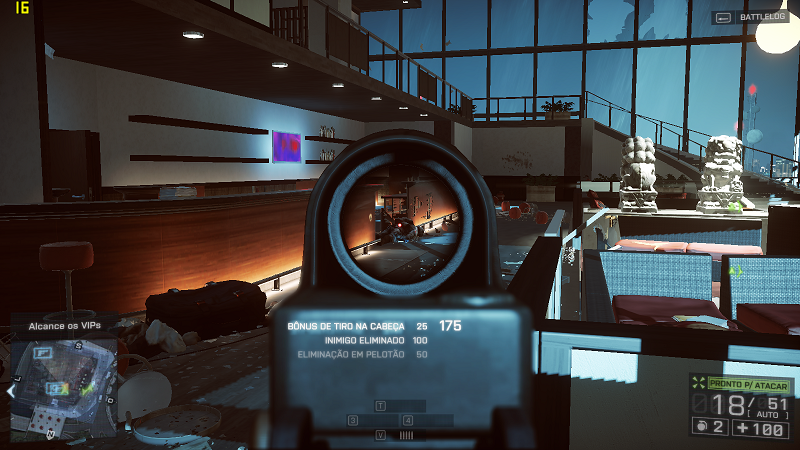Click the 'PRONTO P/ ATACAR' squad status
800x450 pixels.
tap(749, 383)
